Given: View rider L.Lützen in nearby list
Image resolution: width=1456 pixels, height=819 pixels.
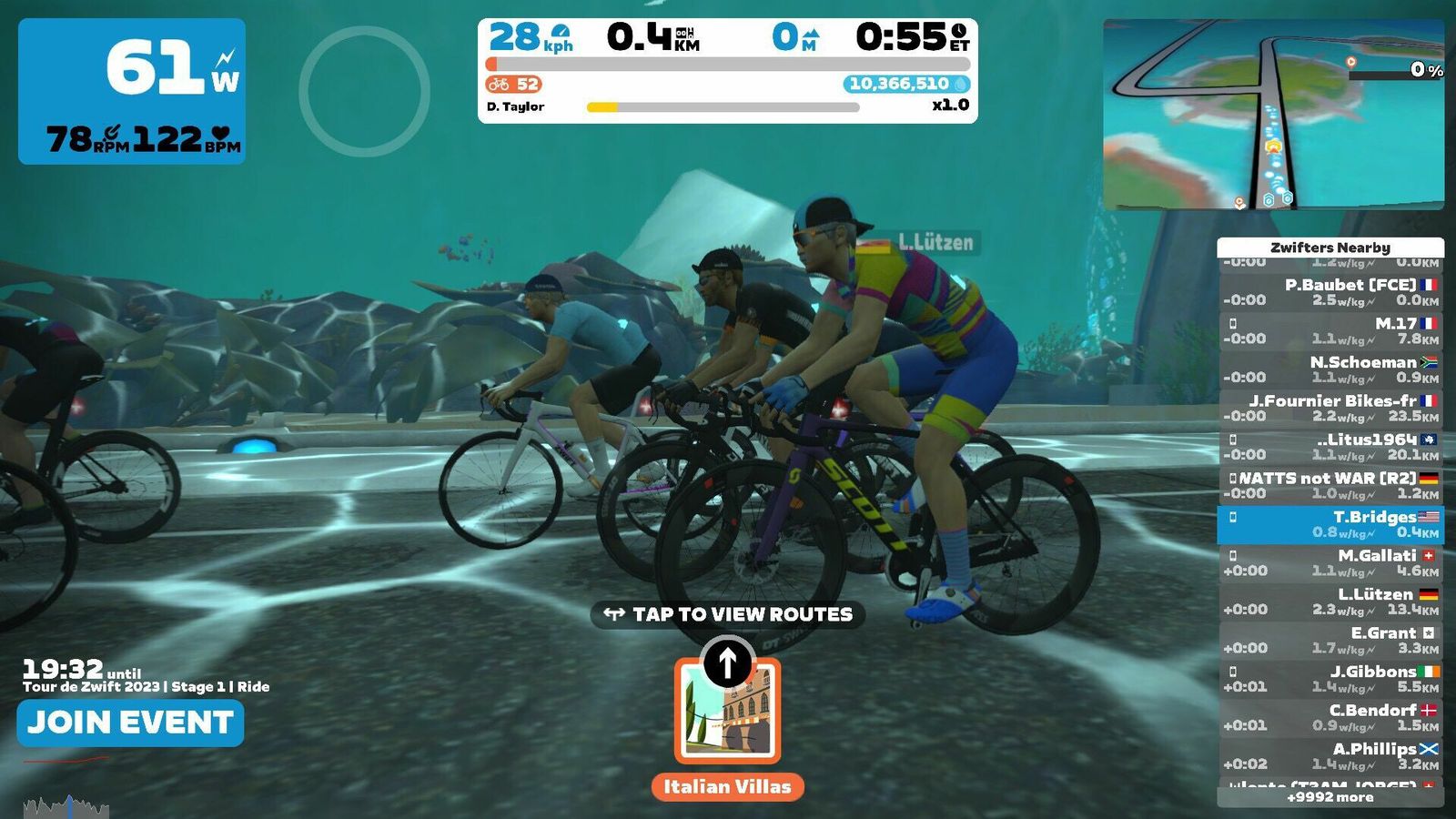Looking at the screenshot, I should (1330, 602).
